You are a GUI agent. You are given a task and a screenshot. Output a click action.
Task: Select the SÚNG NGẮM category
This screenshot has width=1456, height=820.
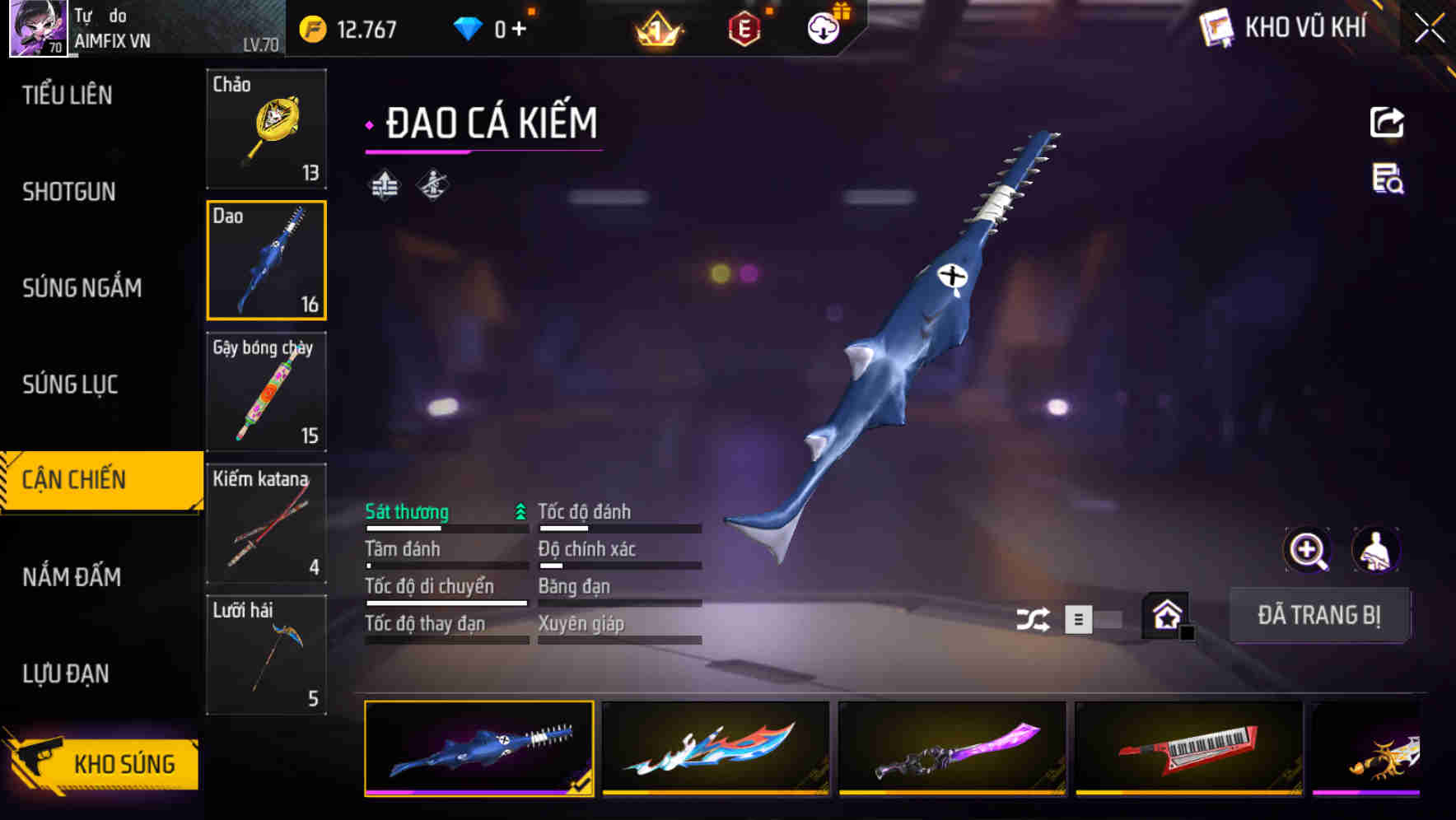pyautogui.click(x=83, y=288)
